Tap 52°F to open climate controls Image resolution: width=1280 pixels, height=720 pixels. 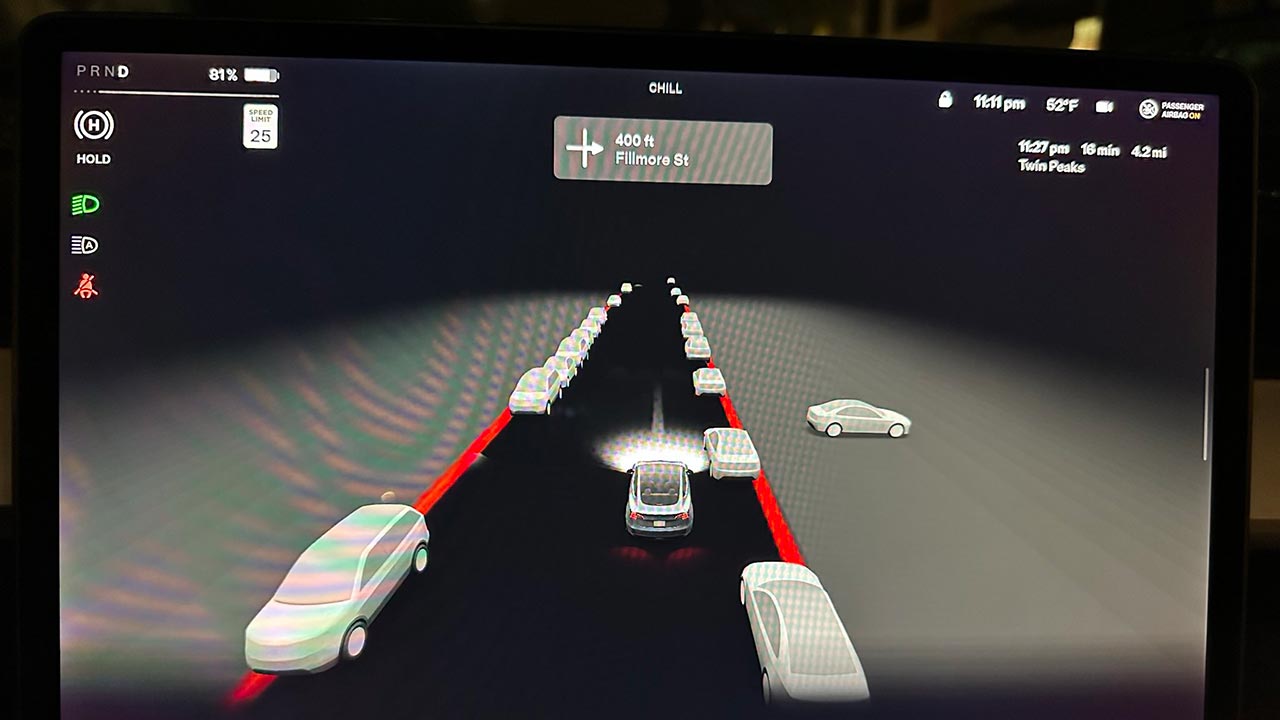click(x=1062, y=103)
